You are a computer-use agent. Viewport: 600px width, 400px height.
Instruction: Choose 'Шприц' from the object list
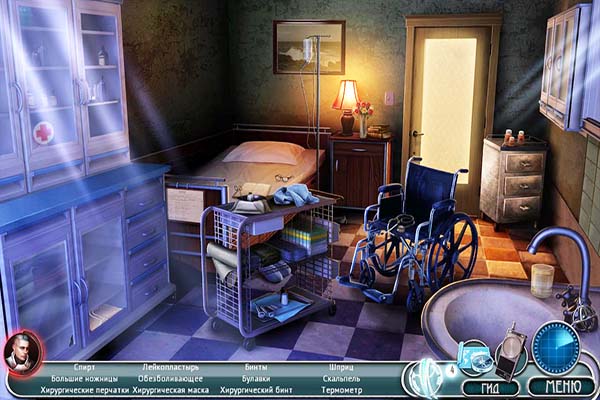341,367
